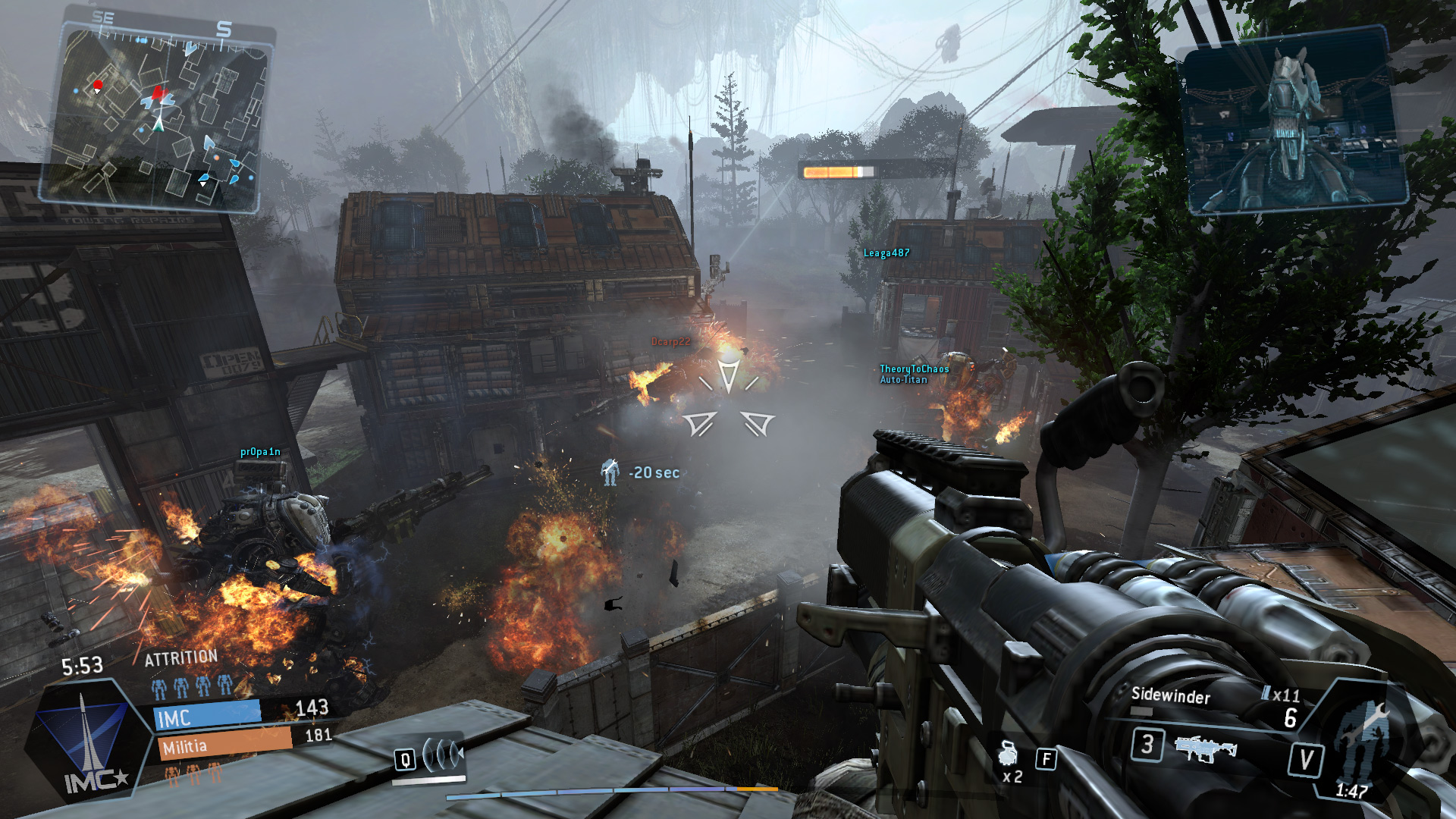Open the Titan comms video feed

coord(1291,121)
